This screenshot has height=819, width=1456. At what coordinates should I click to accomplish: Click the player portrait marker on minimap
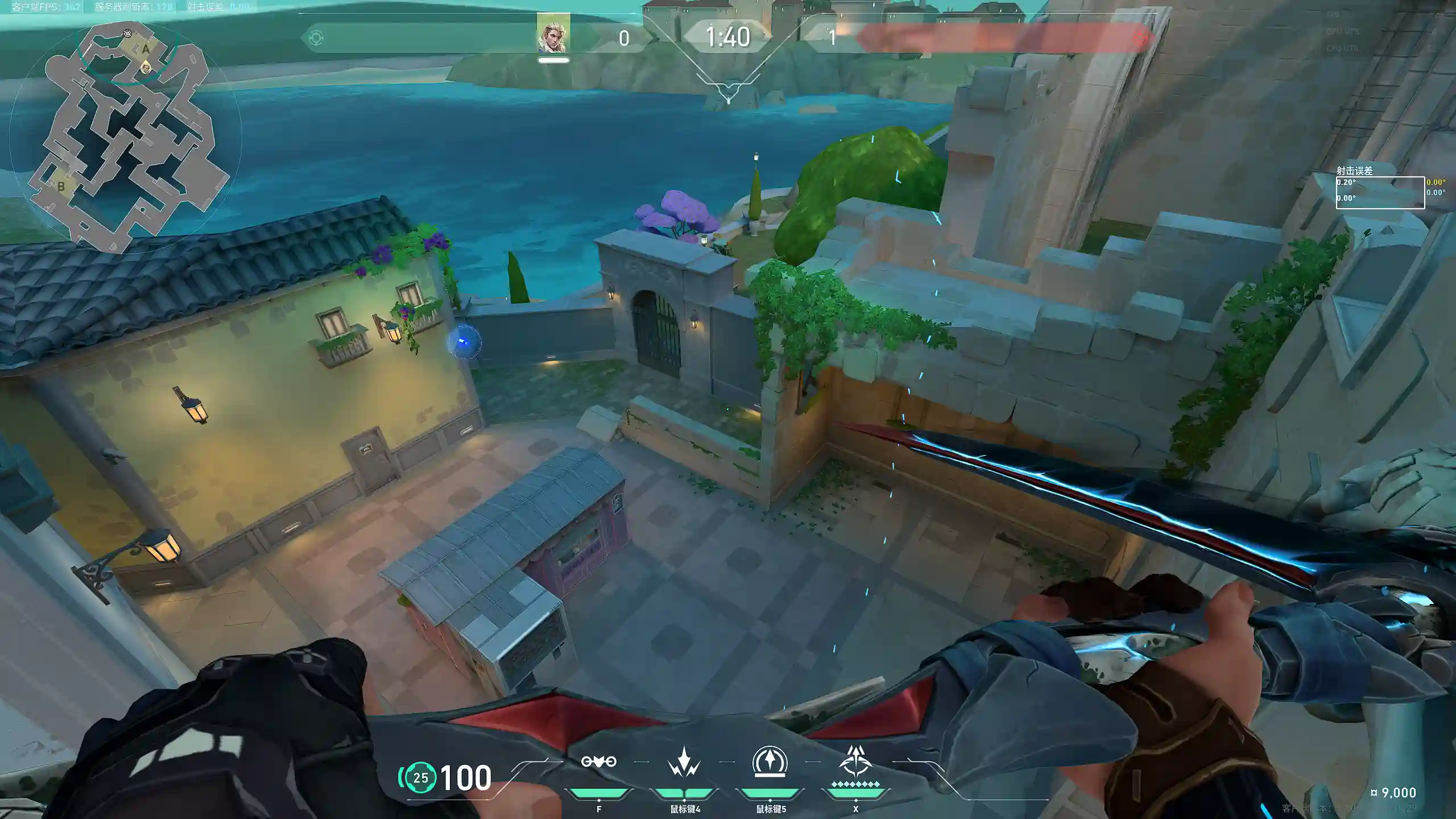pos(146,68)
